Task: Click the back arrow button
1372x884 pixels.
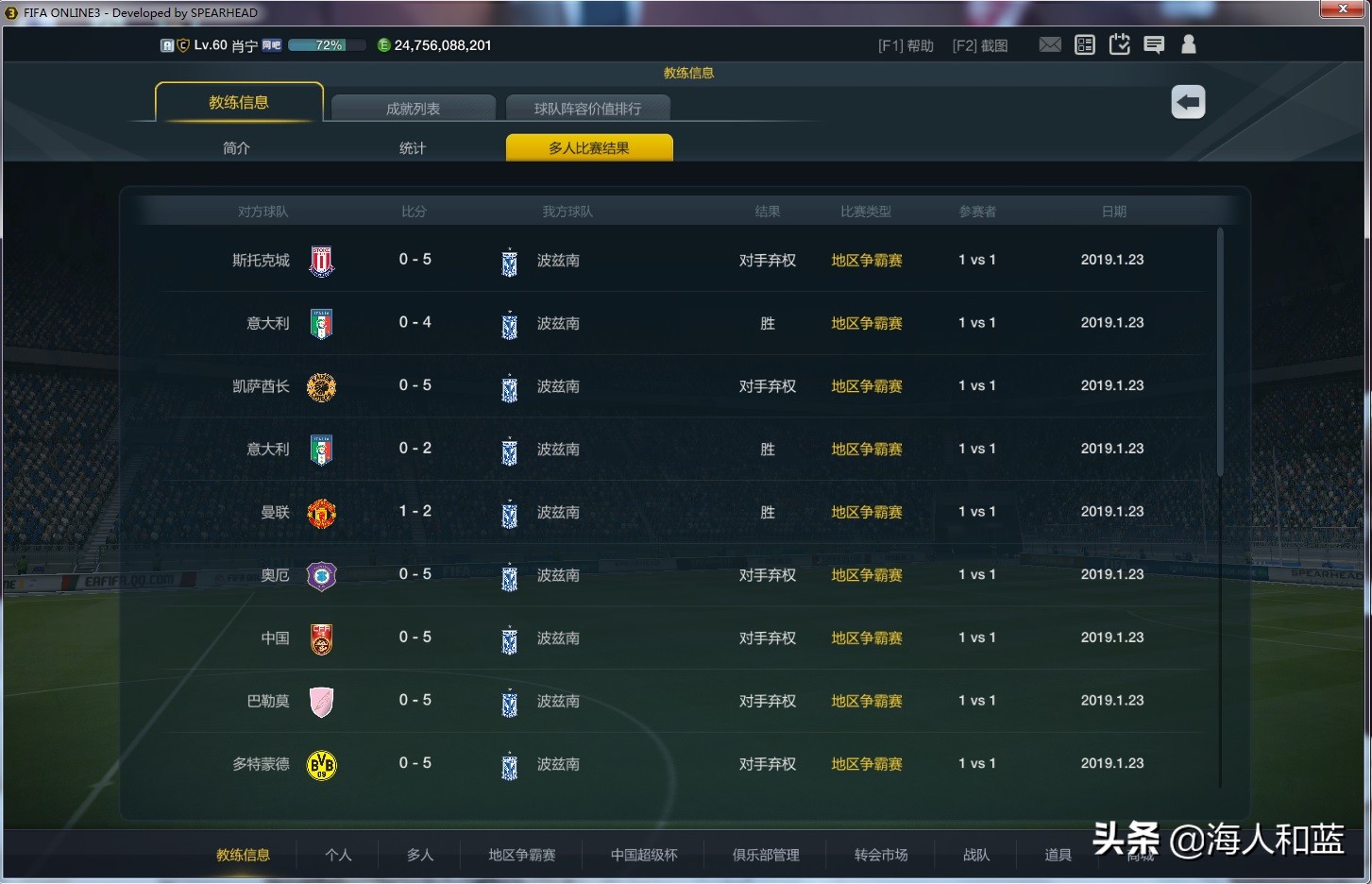Action: point(1188,102)
